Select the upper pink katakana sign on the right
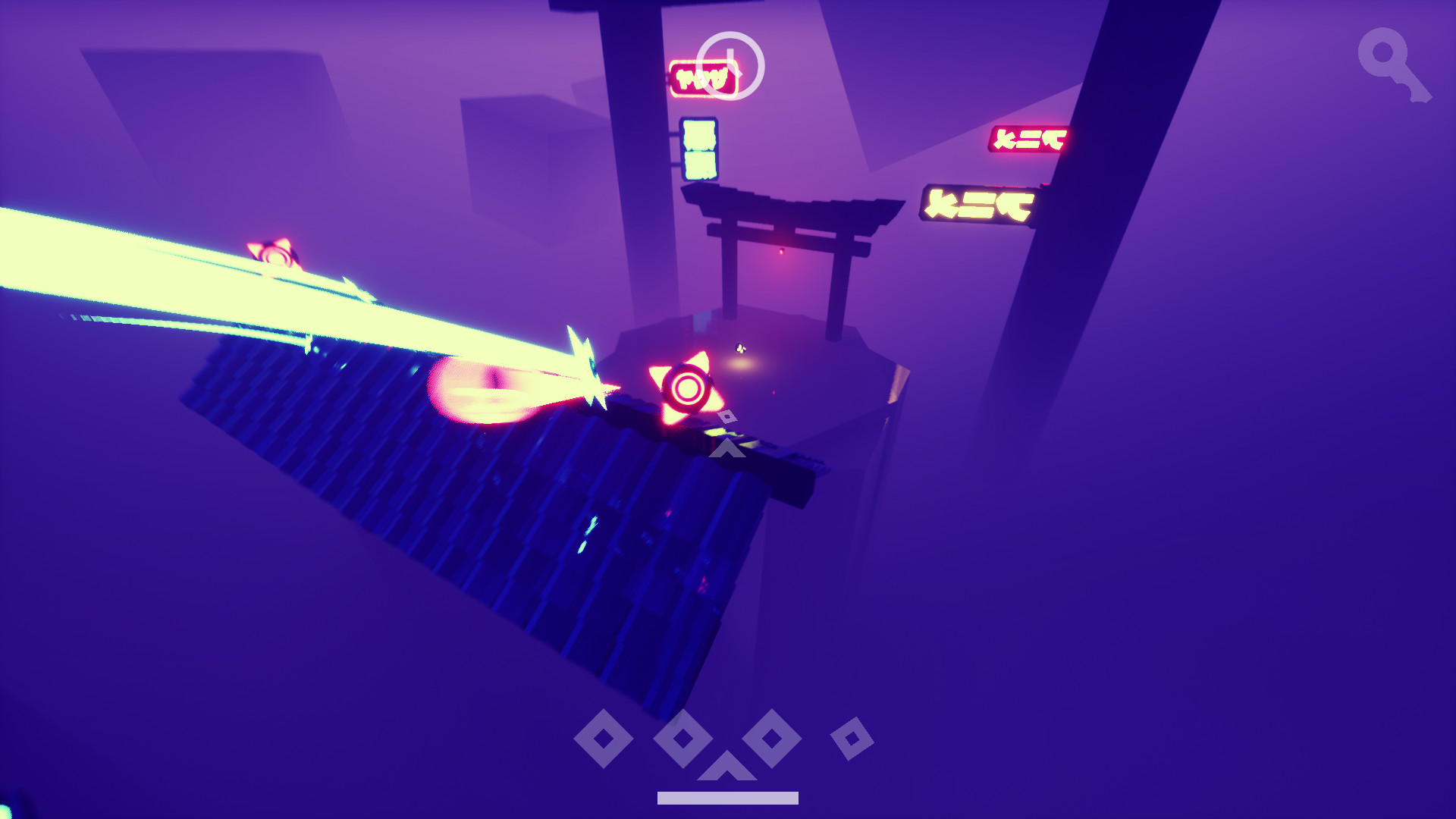The image size is (1456, 819). (x=1028, y=138)
